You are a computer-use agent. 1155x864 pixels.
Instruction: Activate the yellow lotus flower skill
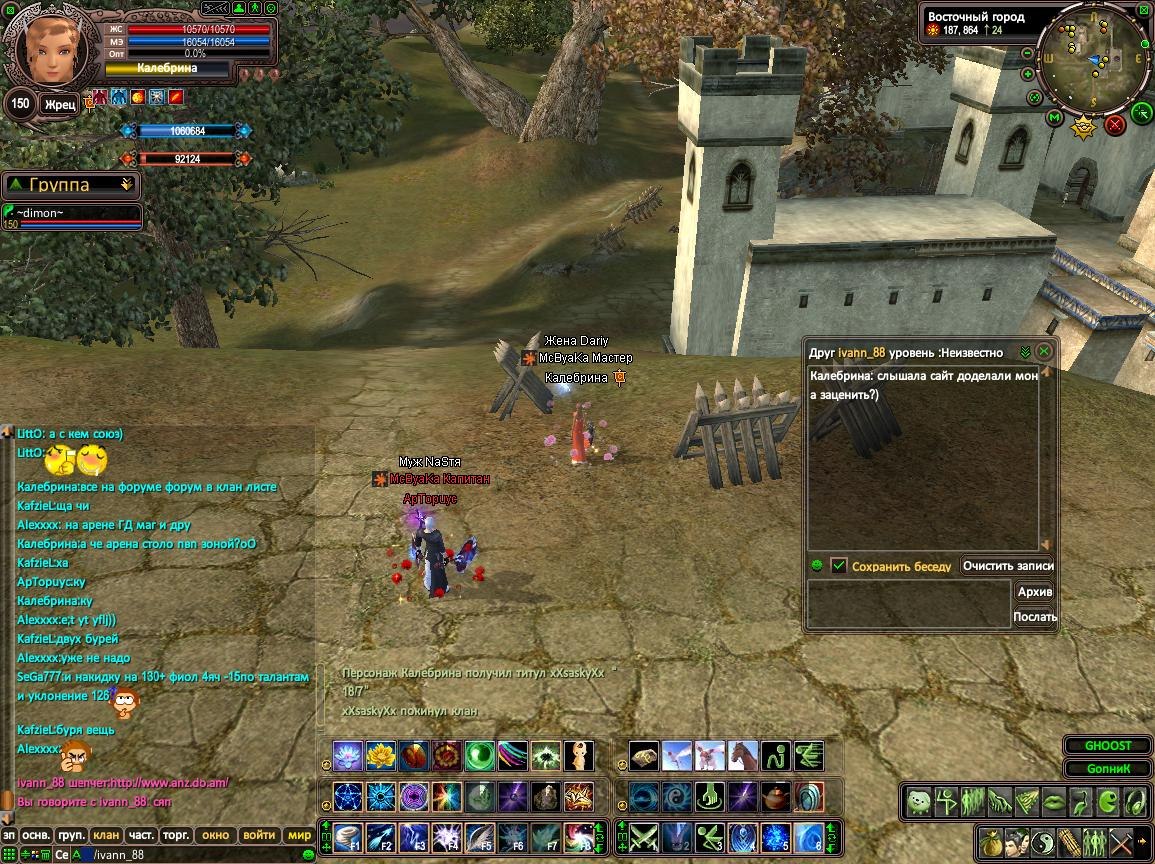pos(380,756)
